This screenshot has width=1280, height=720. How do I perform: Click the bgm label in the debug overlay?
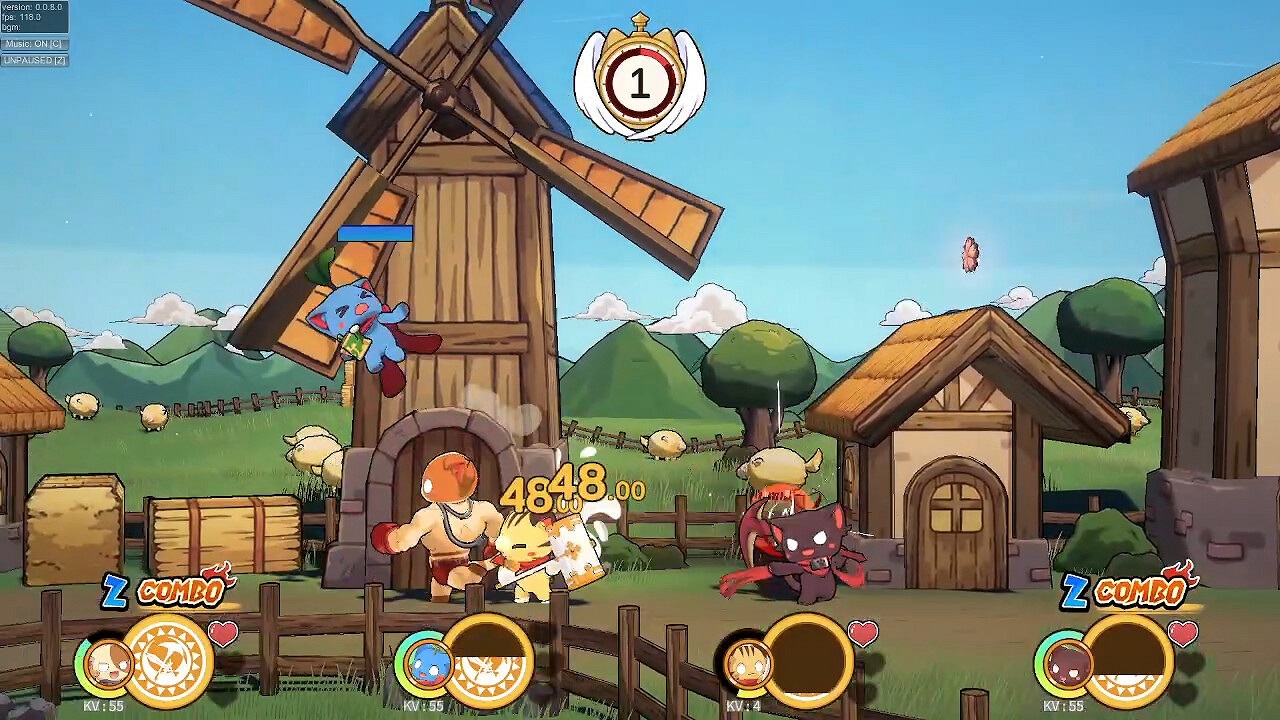point(14,27)
